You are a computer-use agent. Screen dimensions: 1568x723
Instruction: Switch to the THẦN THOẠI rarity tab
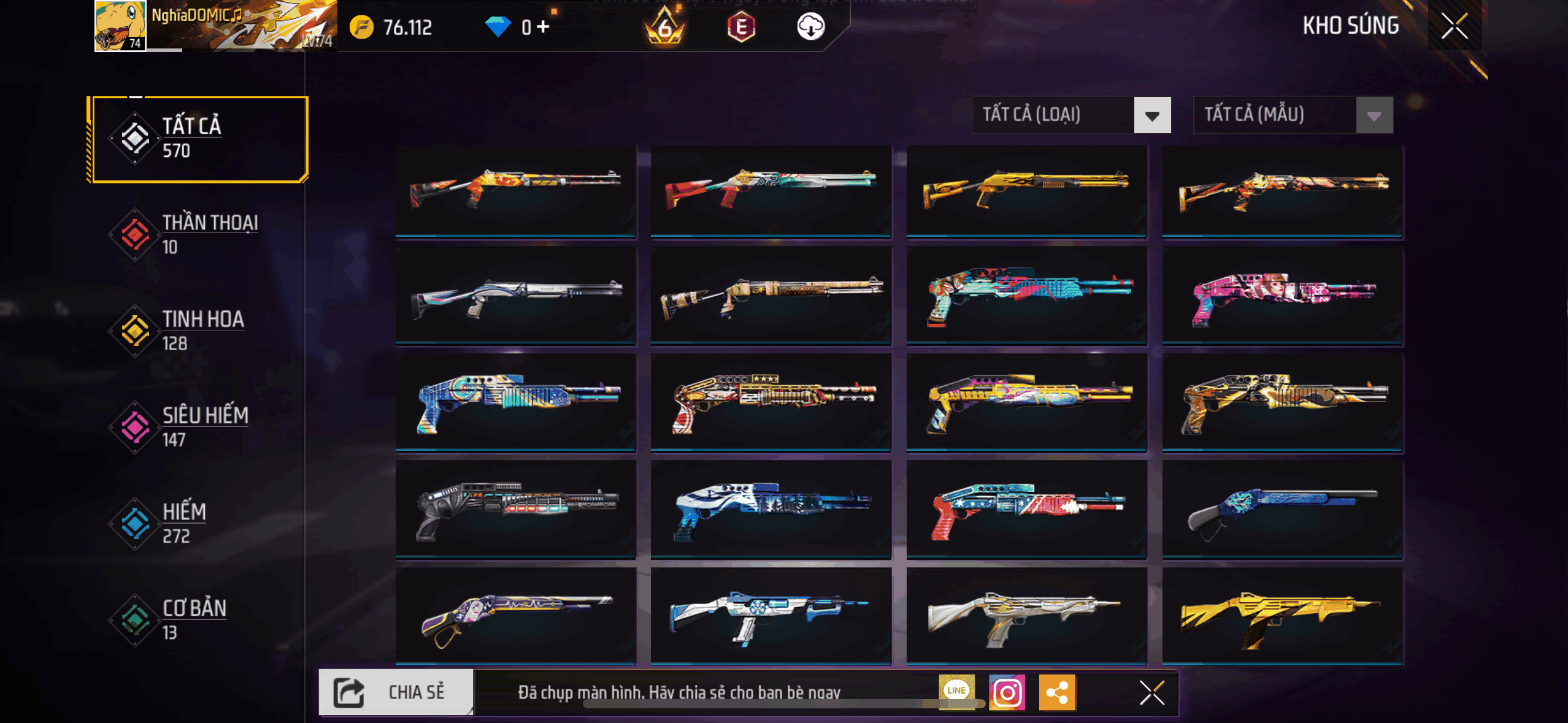click(196, 234)
